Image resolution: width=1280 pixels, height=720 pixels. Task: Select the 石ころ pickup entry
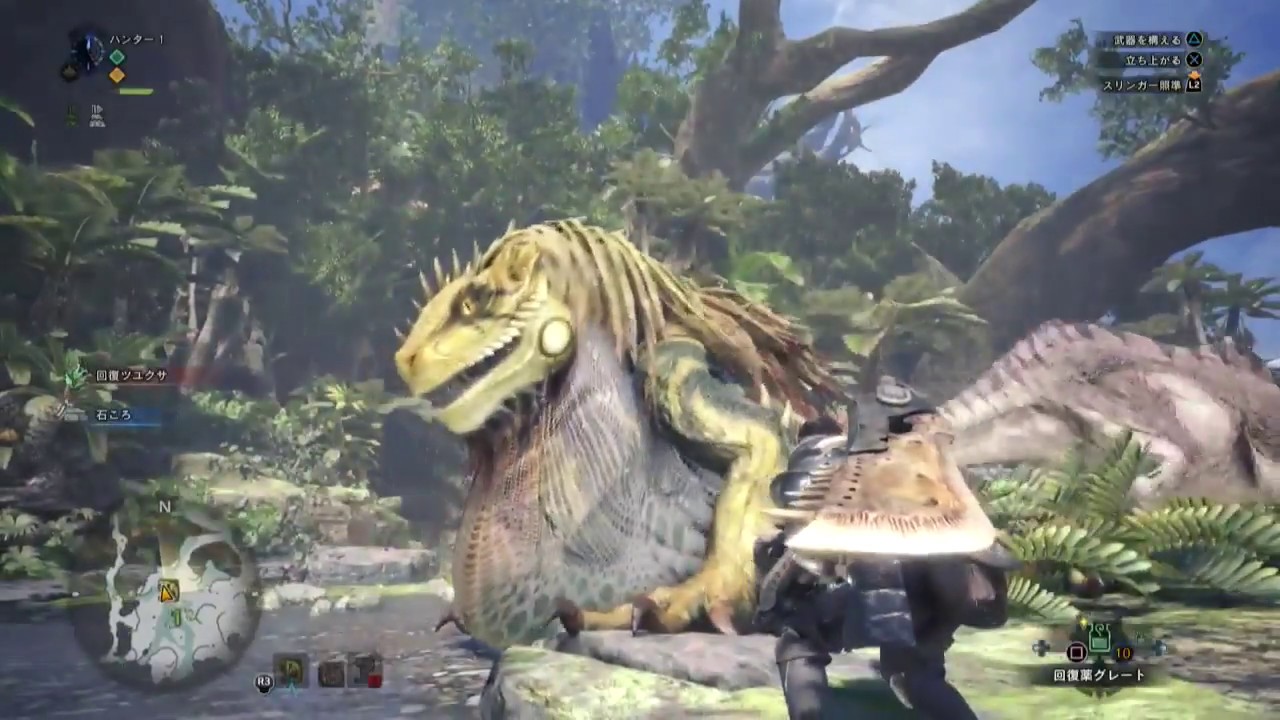click(x=110, y=416)
